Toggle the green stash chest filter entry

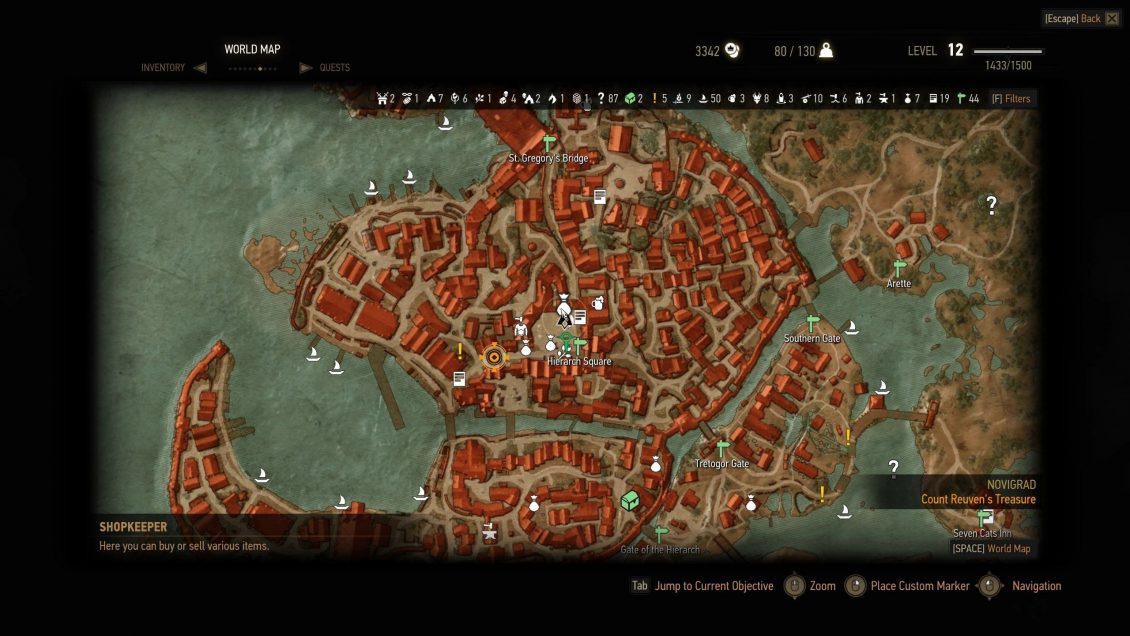(630, 98)
